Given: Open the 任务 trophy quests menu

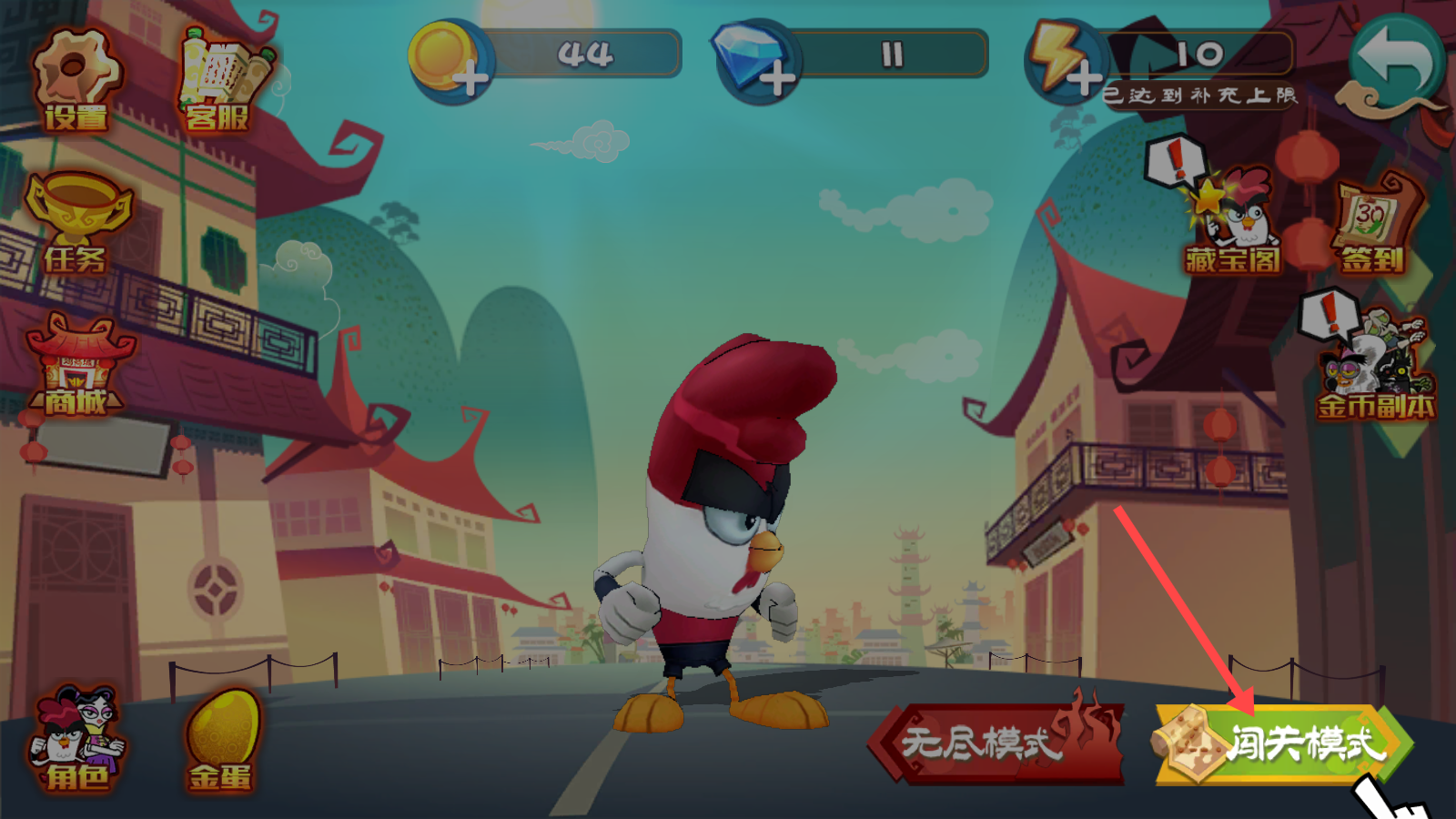Looking at the screenshot, I should pyautogui.click(x=76, y=223).
